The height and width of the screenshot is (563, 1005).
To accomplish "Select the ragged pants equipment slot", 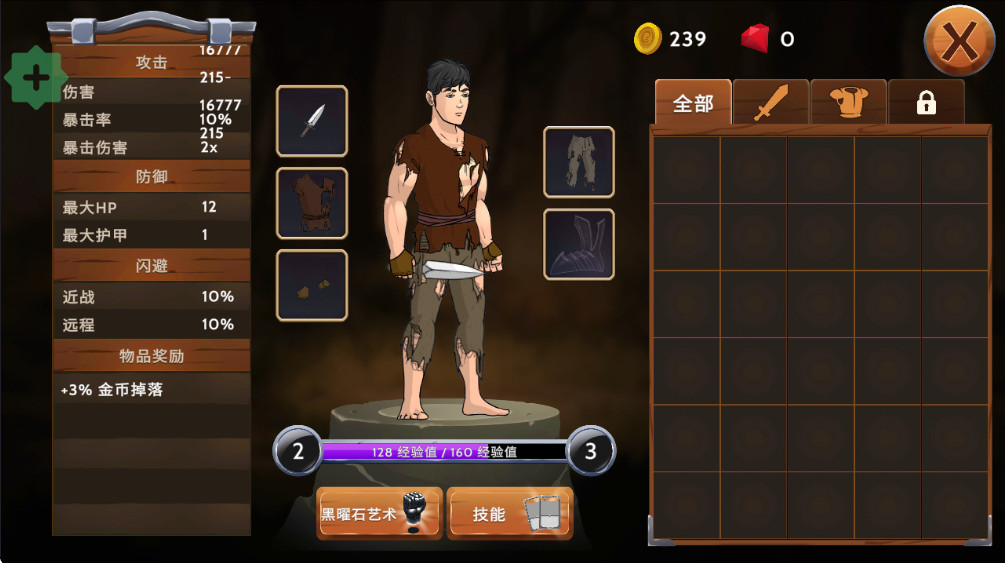I will click(579, 162).
